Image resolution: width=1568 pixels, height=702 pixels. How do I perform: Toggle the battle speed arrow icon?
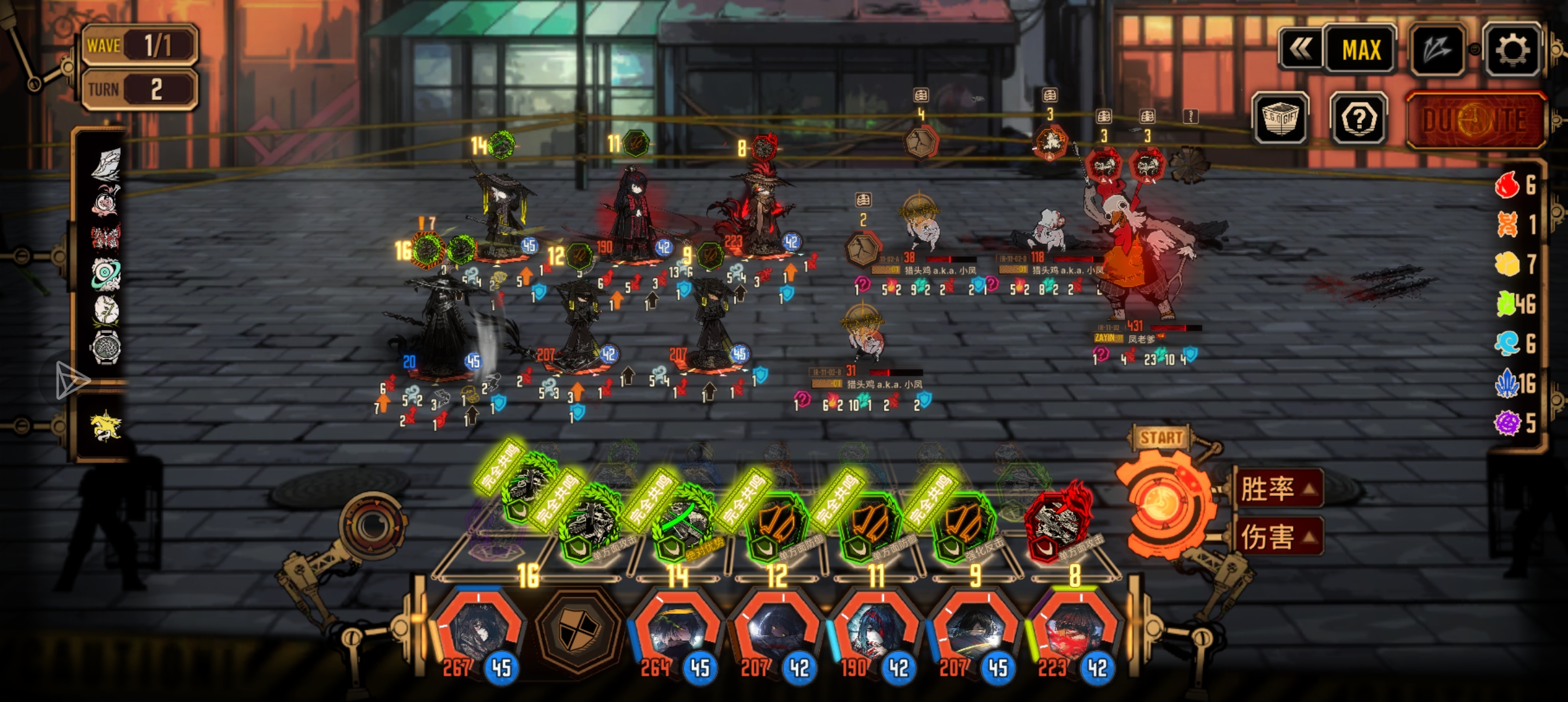pyautogui.click(x=1437, y=49)
